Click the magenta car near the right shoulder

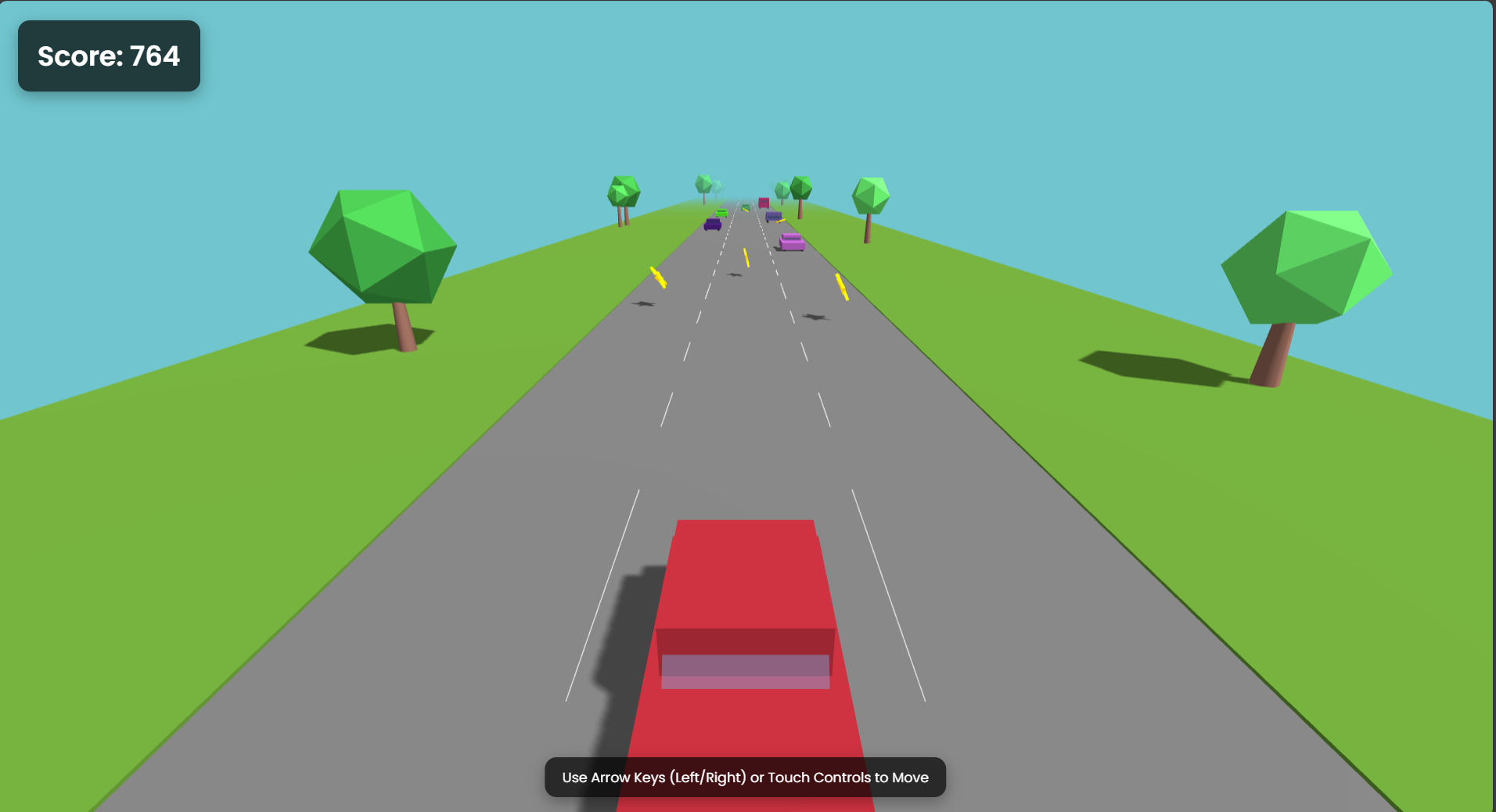[792, 241]
